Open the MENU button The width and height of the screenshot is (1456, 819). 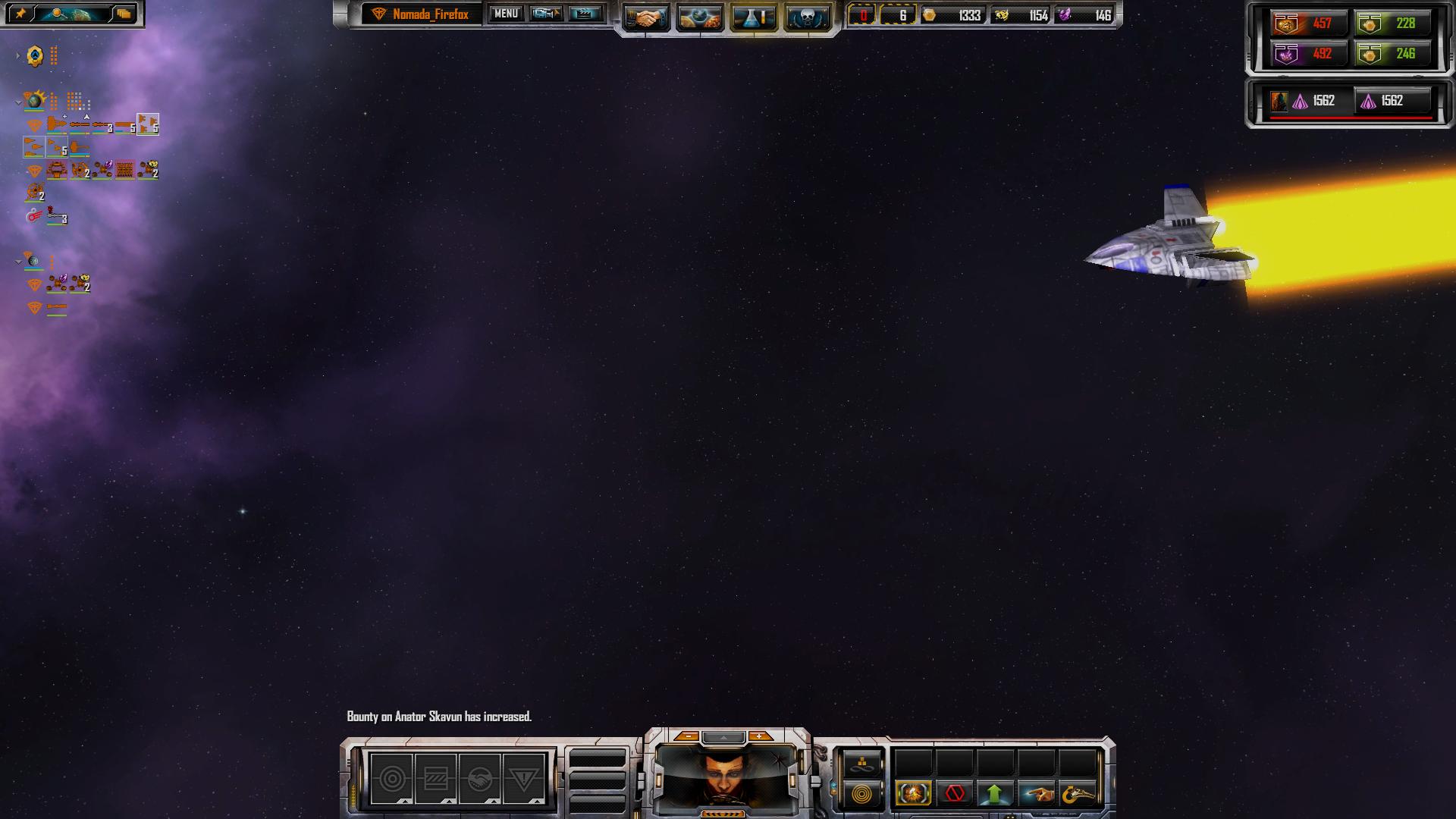click(506, 14)
